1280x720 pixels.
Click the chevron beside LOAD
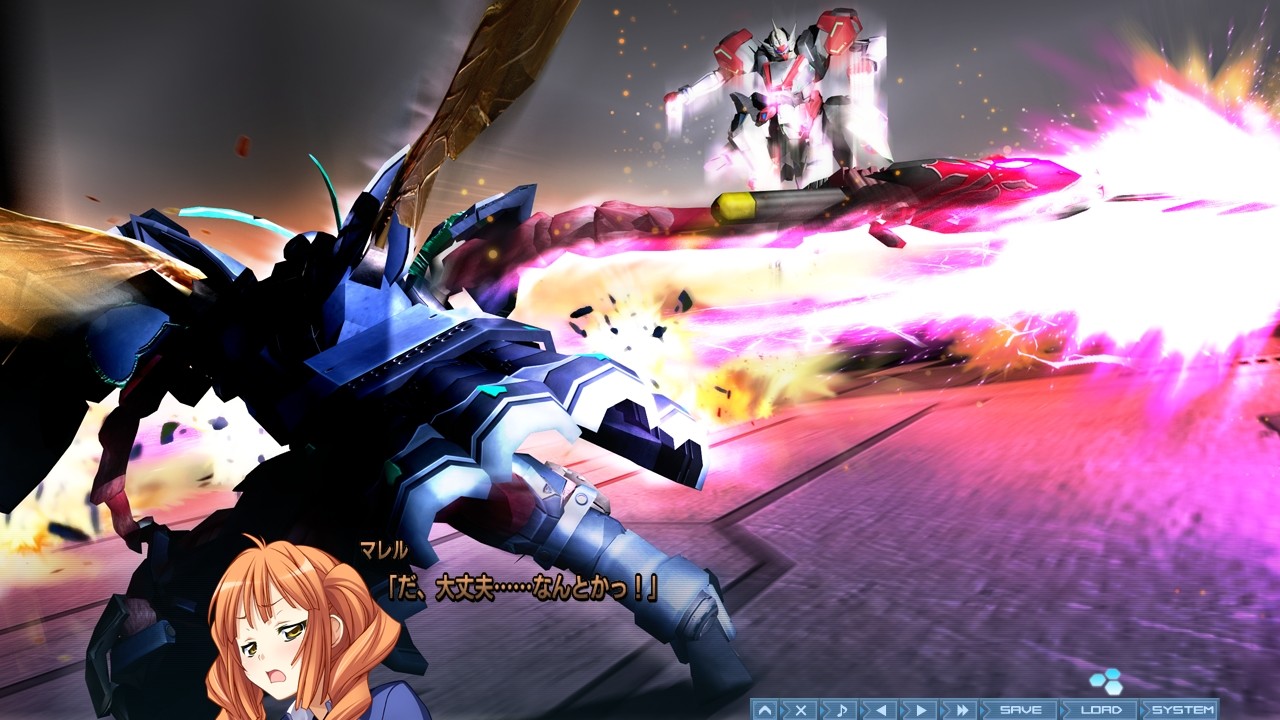[1066, 709]
